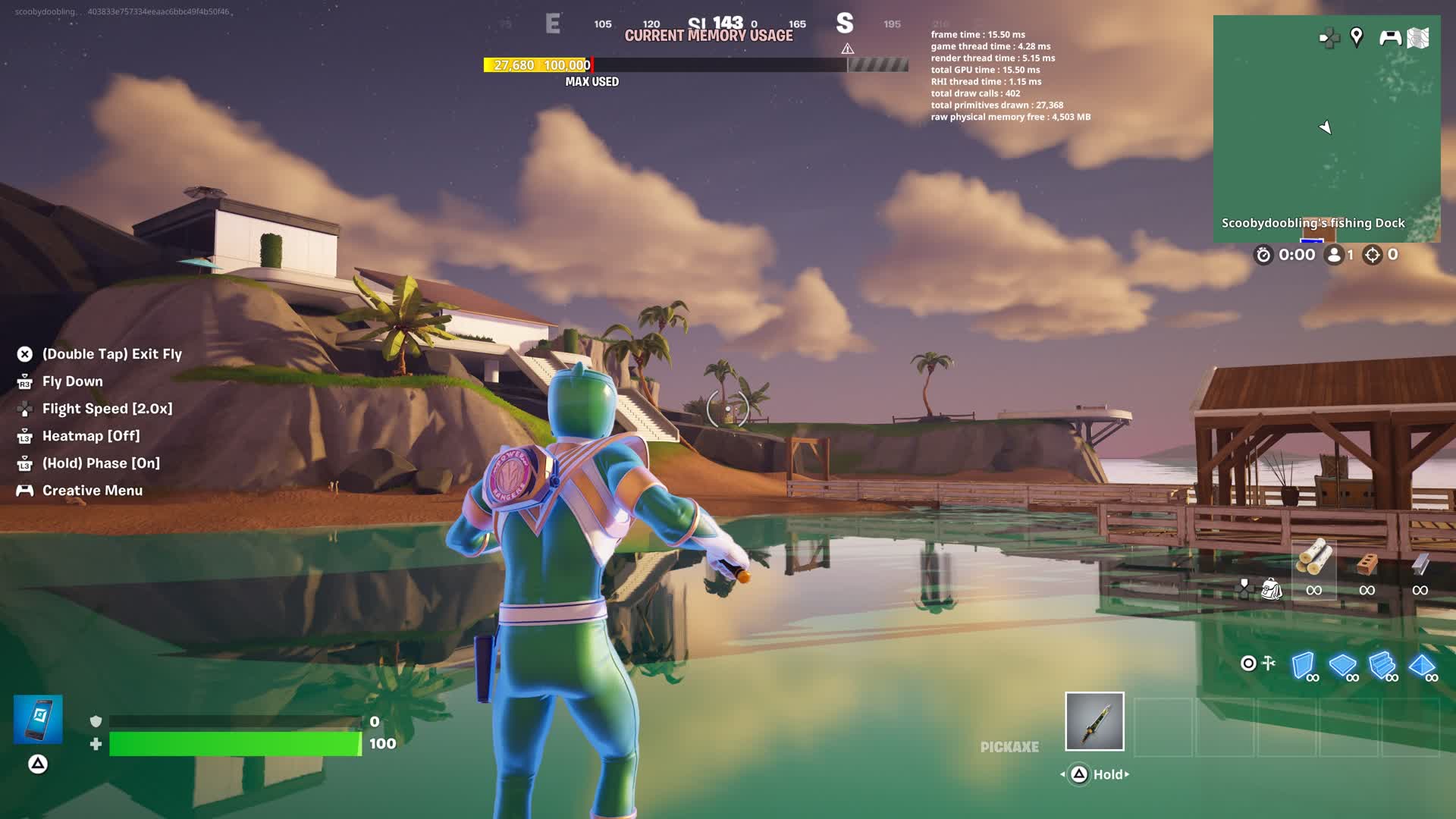Viewport: 1456px width, 819px height.
Task: Open the Creative Menu entry
Action: pos(92,491)
